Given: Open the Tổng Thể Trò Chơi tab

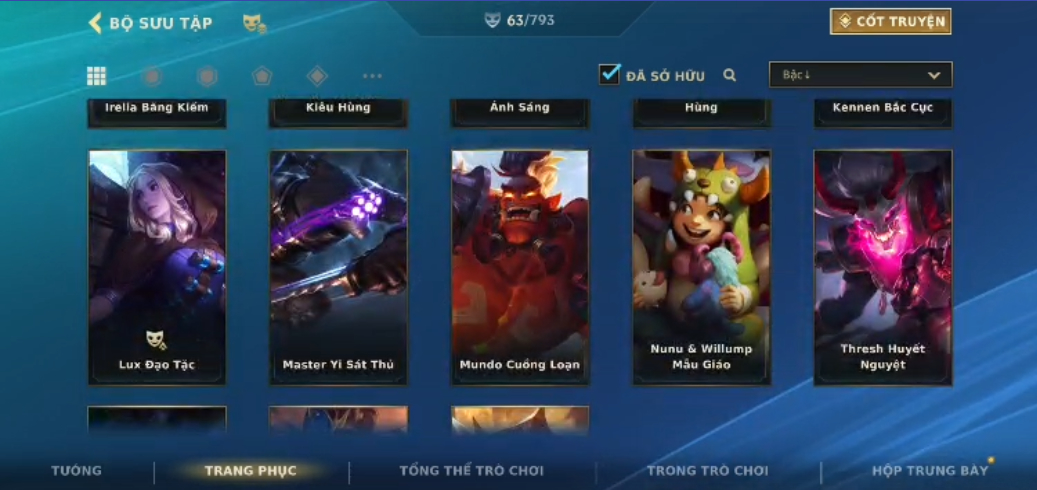Looking at the screenshot, I should pyautogui.click(x=471, y=471).
